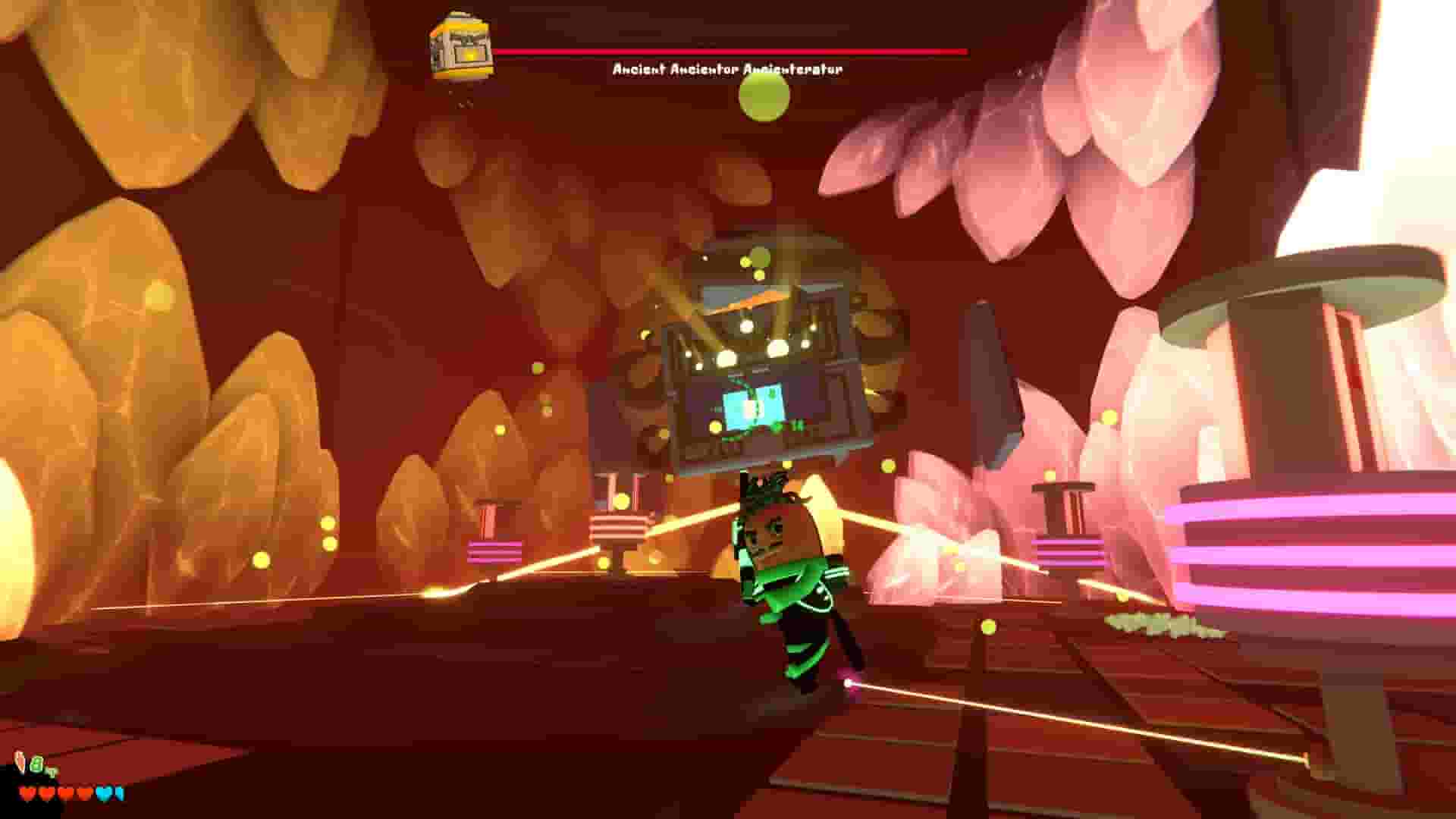Click the first red heart in the health row
The width and height of the screenshot is (1456, 819).
click(x=28, y=792)
